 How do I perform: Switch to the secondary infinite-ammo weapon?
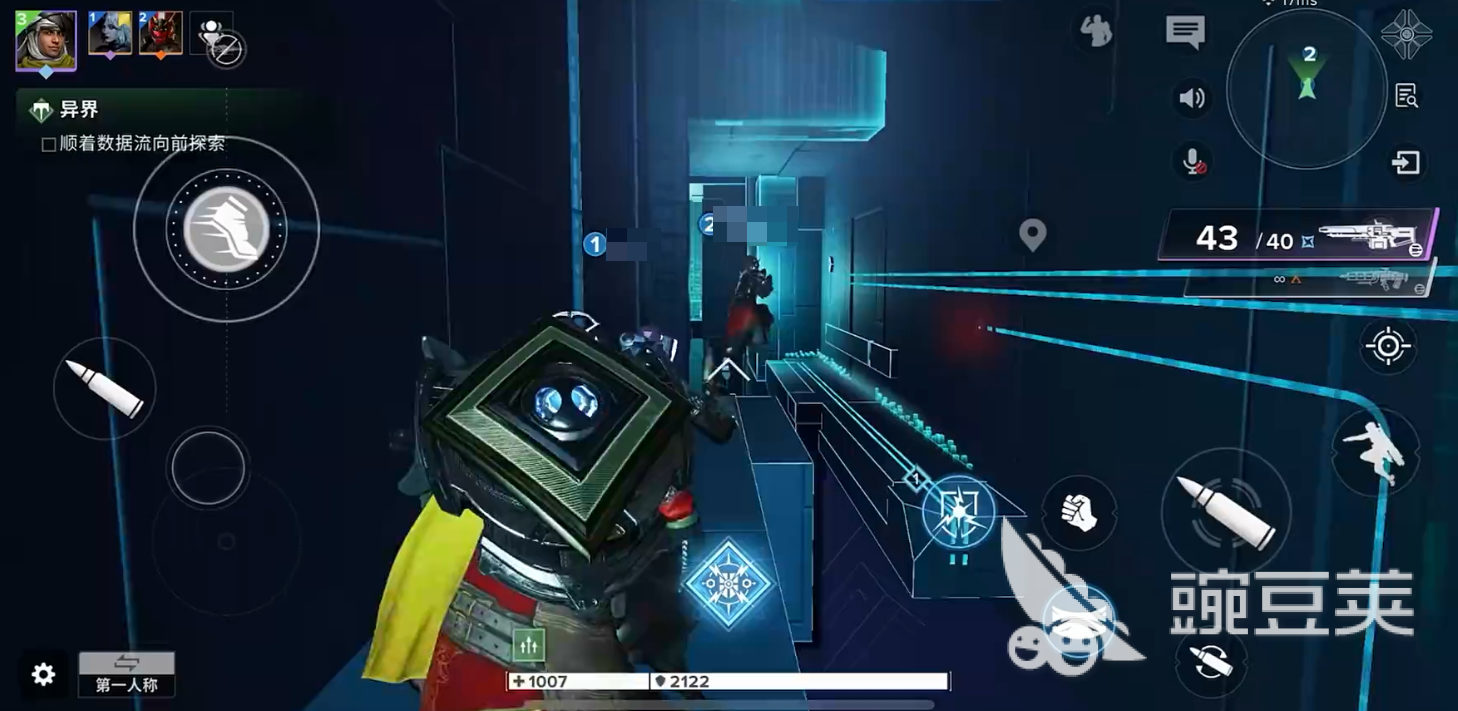(1310, 279)
